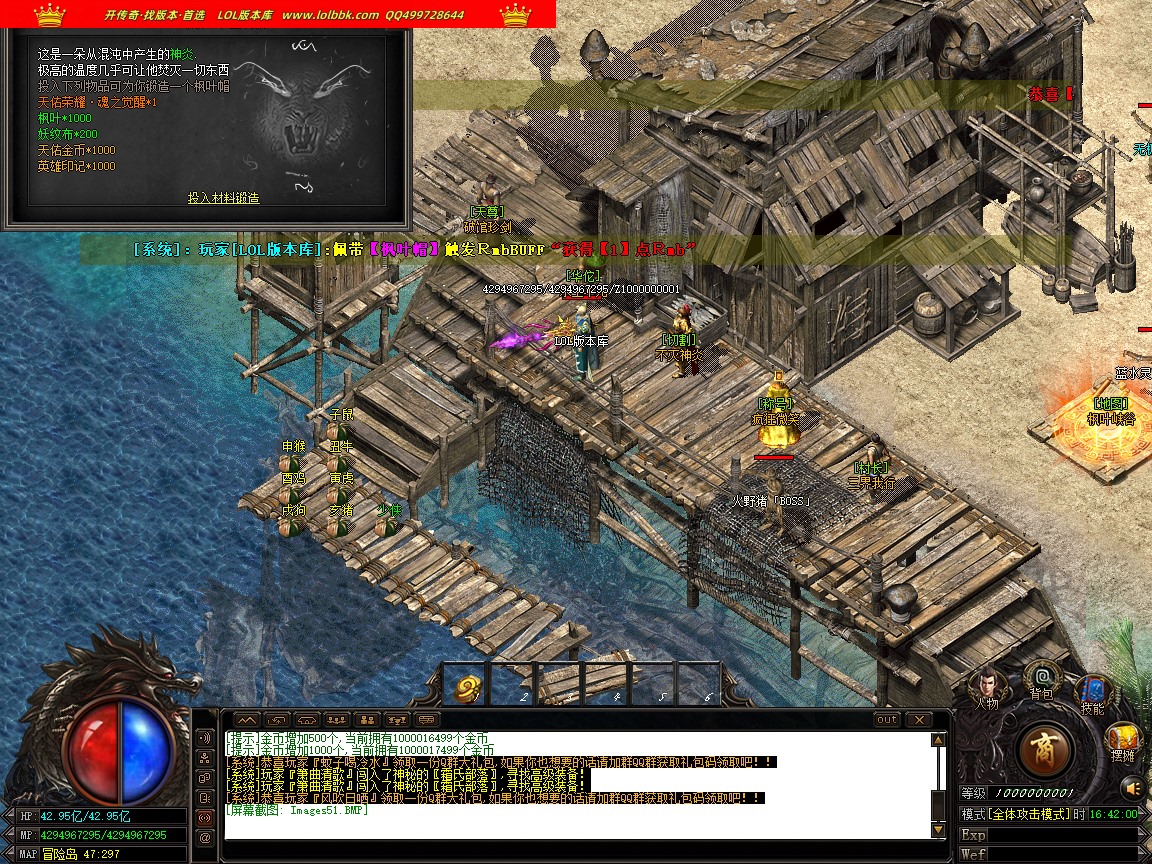Open the 技能 skills book
1152x864 pixels.
point(1092,692)
